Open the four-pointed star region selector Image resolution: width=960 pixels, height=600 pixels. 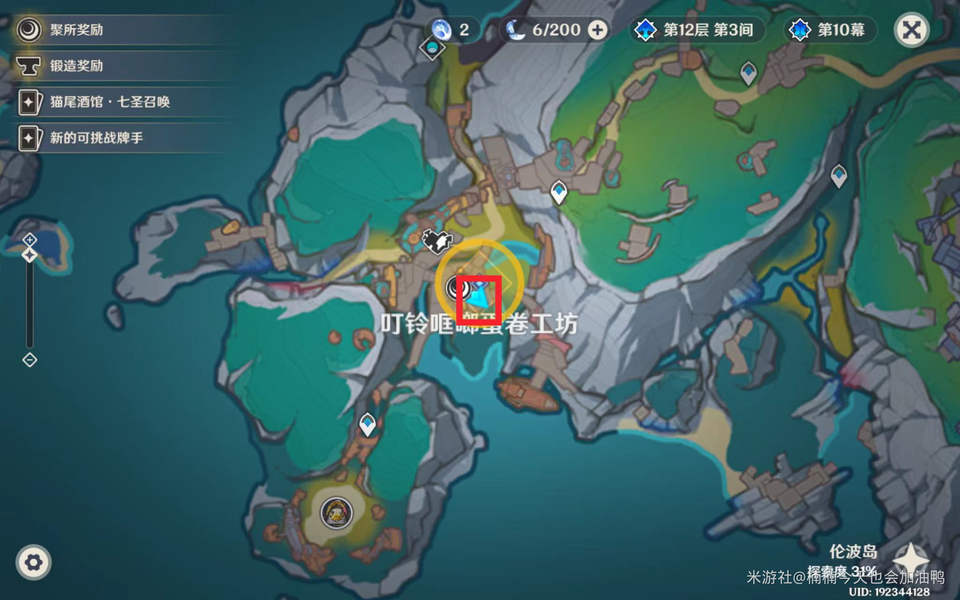pos(912,560)
